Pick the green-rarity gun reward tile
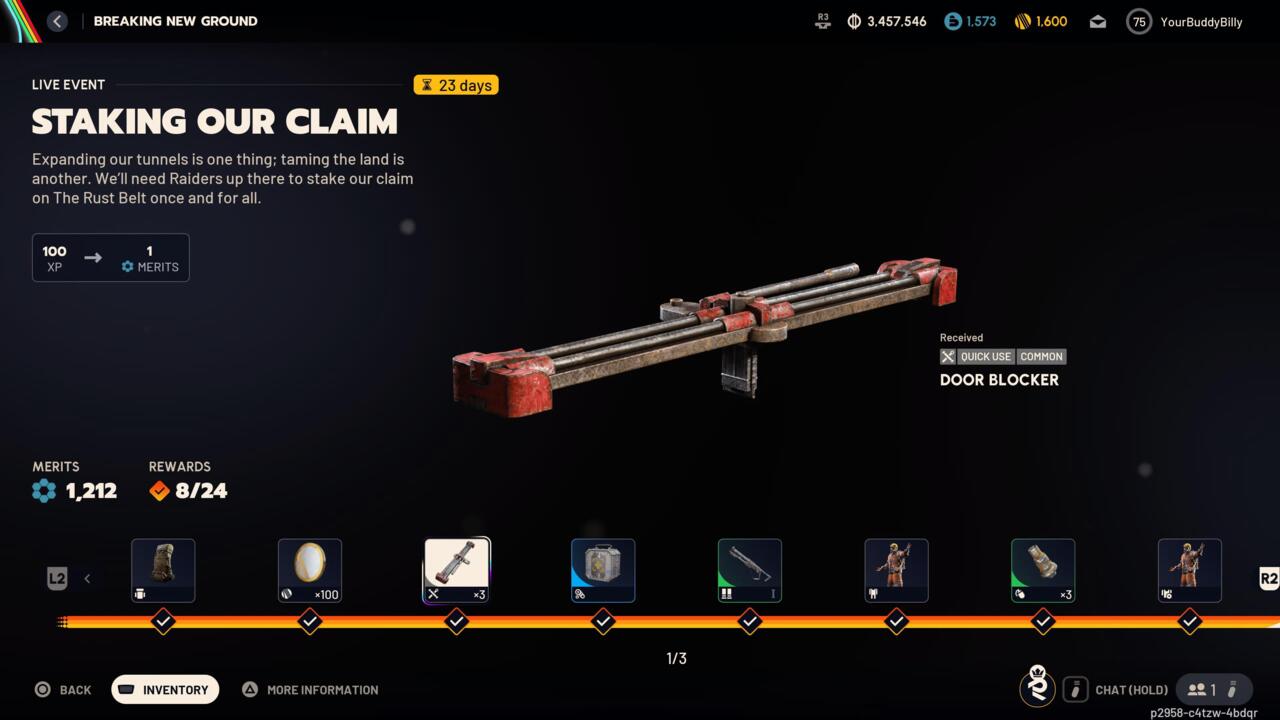The width and height of the screenshot is (1280, 720). (750, 571)
